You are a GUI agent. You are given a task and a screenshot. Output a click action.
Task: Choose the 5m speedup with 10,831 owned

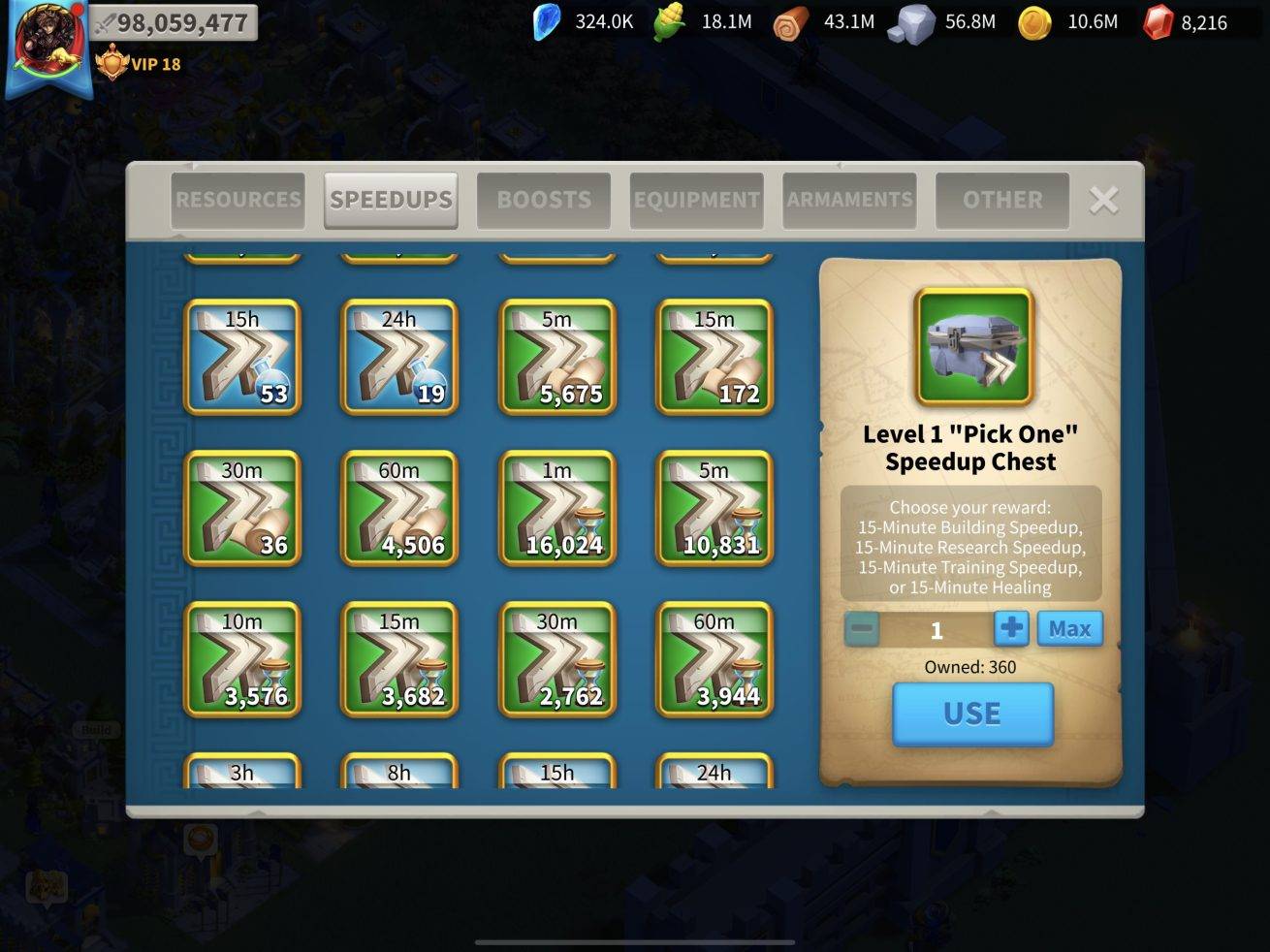[714, 508]
